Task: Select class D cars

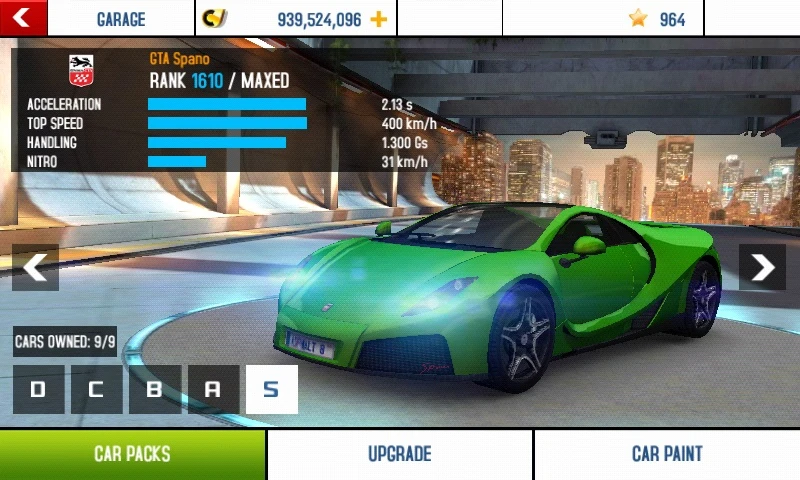Action: pyautogui.click(x=38, y=390)
